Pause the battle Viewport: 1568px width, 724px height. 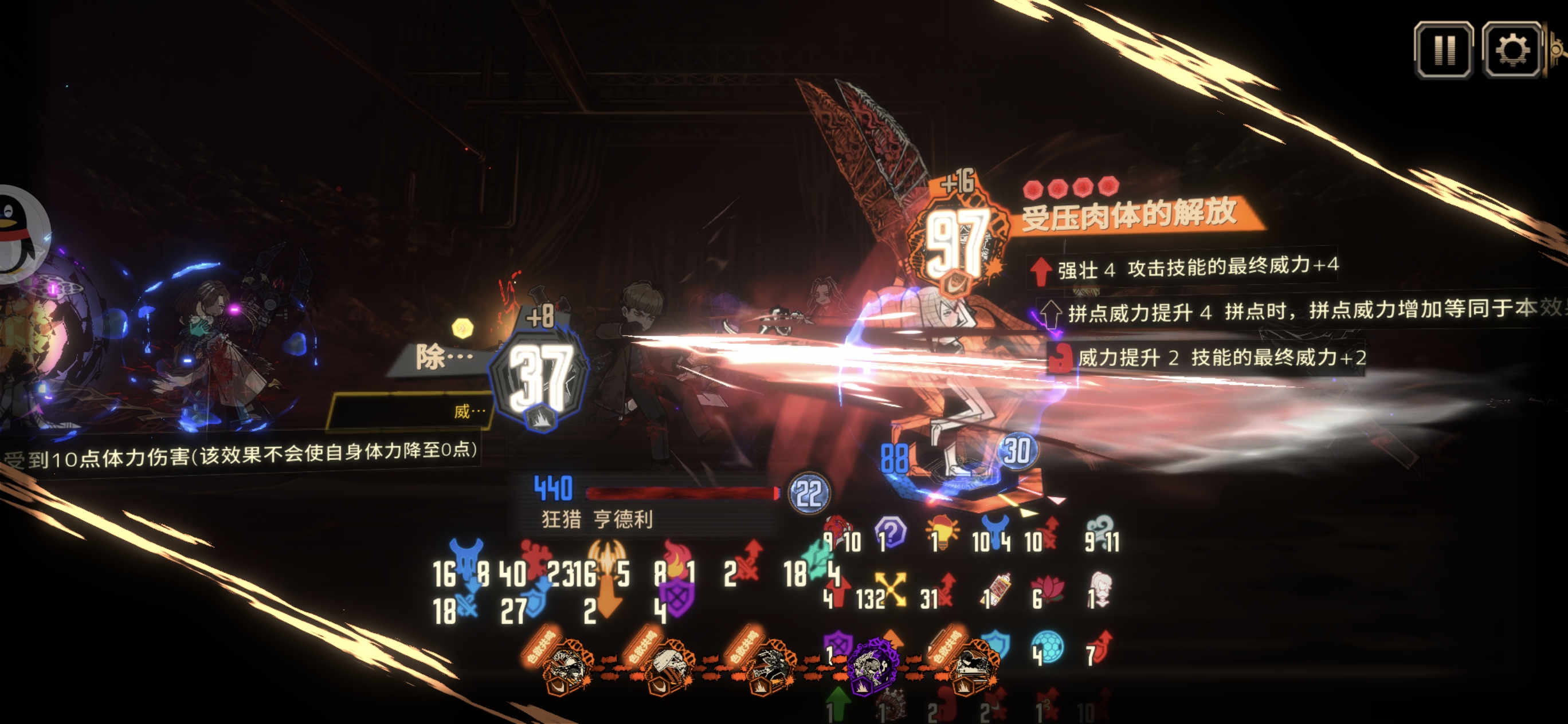coord(1443,50)
